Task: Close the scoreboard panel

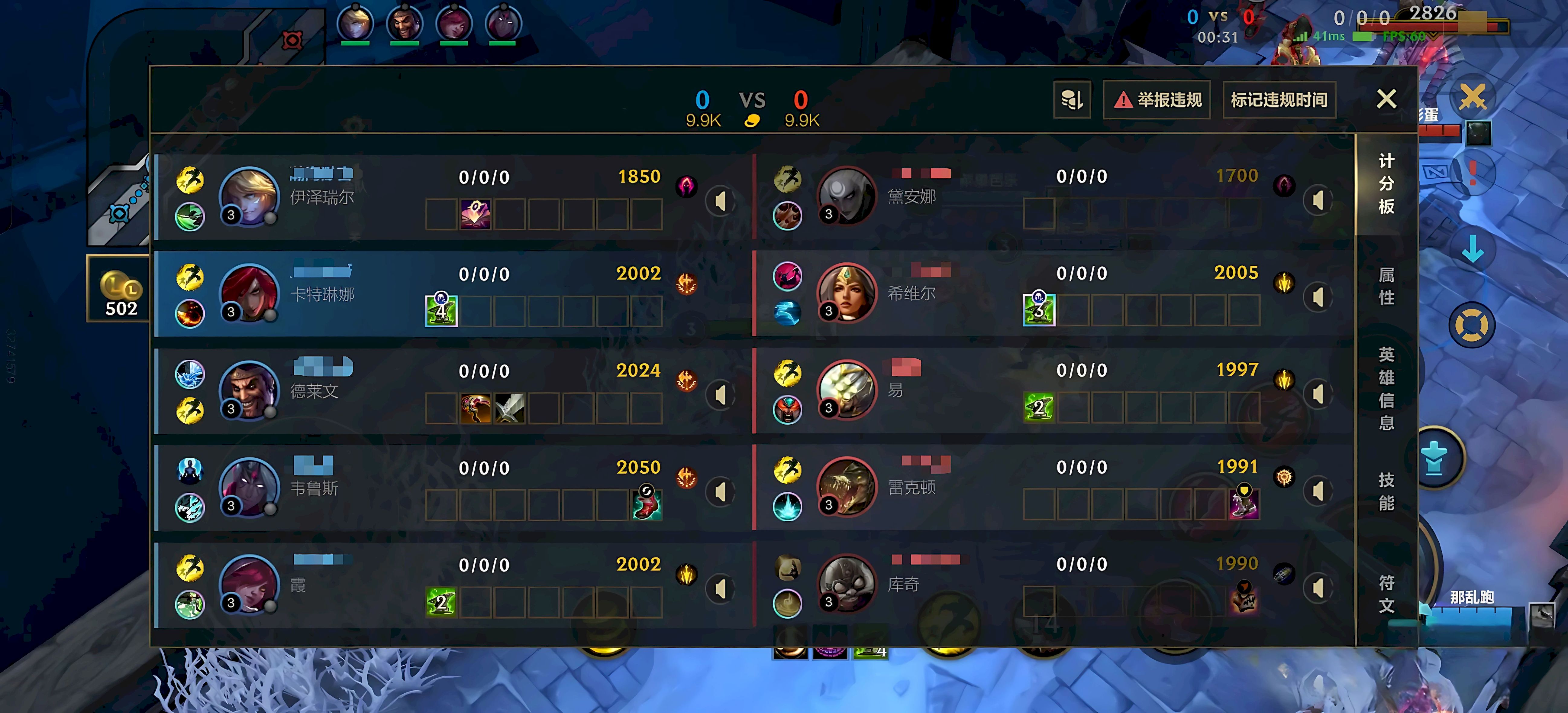Action: pos(1386,99)
